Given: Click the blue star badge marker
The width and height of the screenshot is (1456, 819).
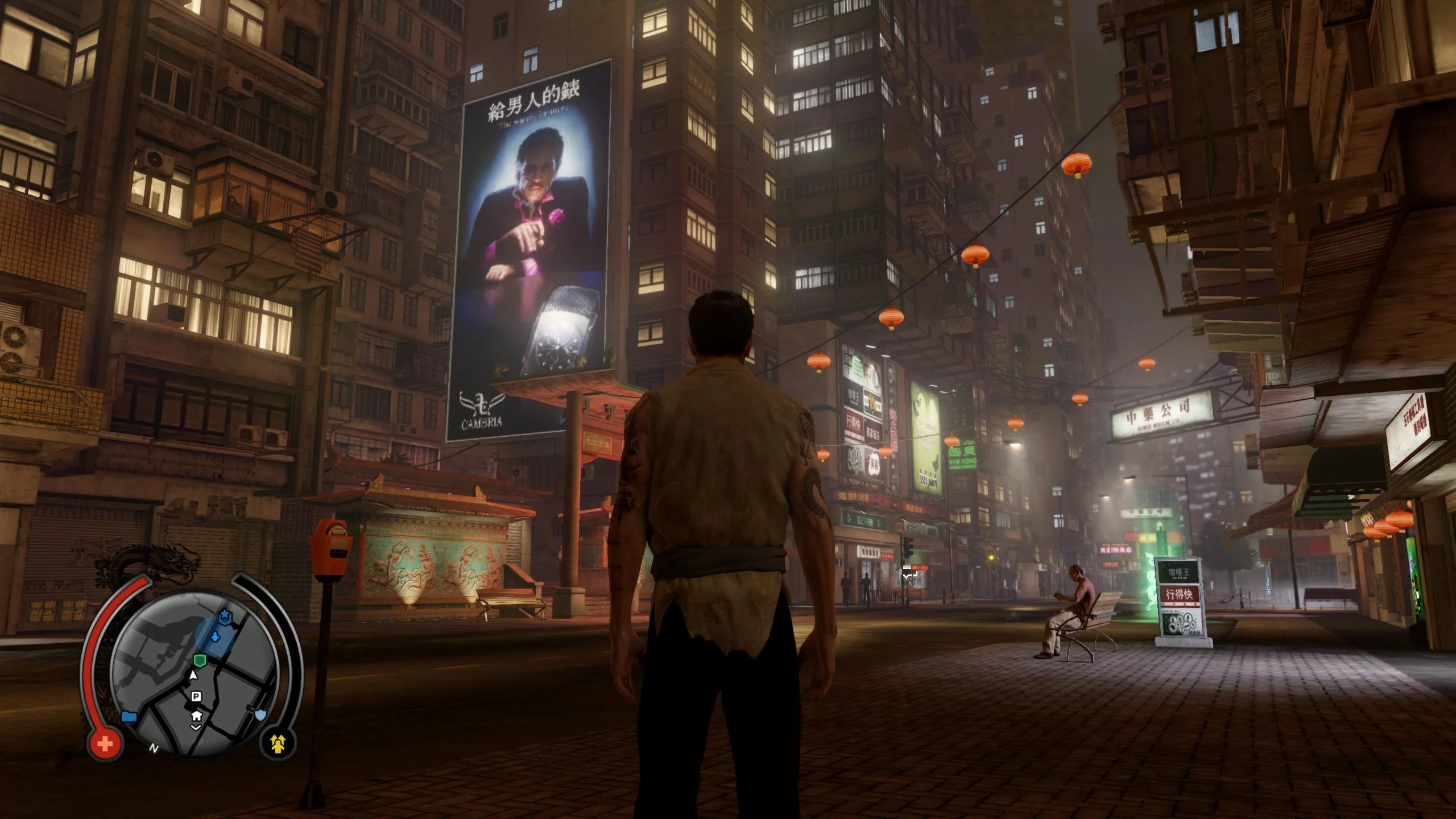Looking at the screenshot, I should point(225,617).
